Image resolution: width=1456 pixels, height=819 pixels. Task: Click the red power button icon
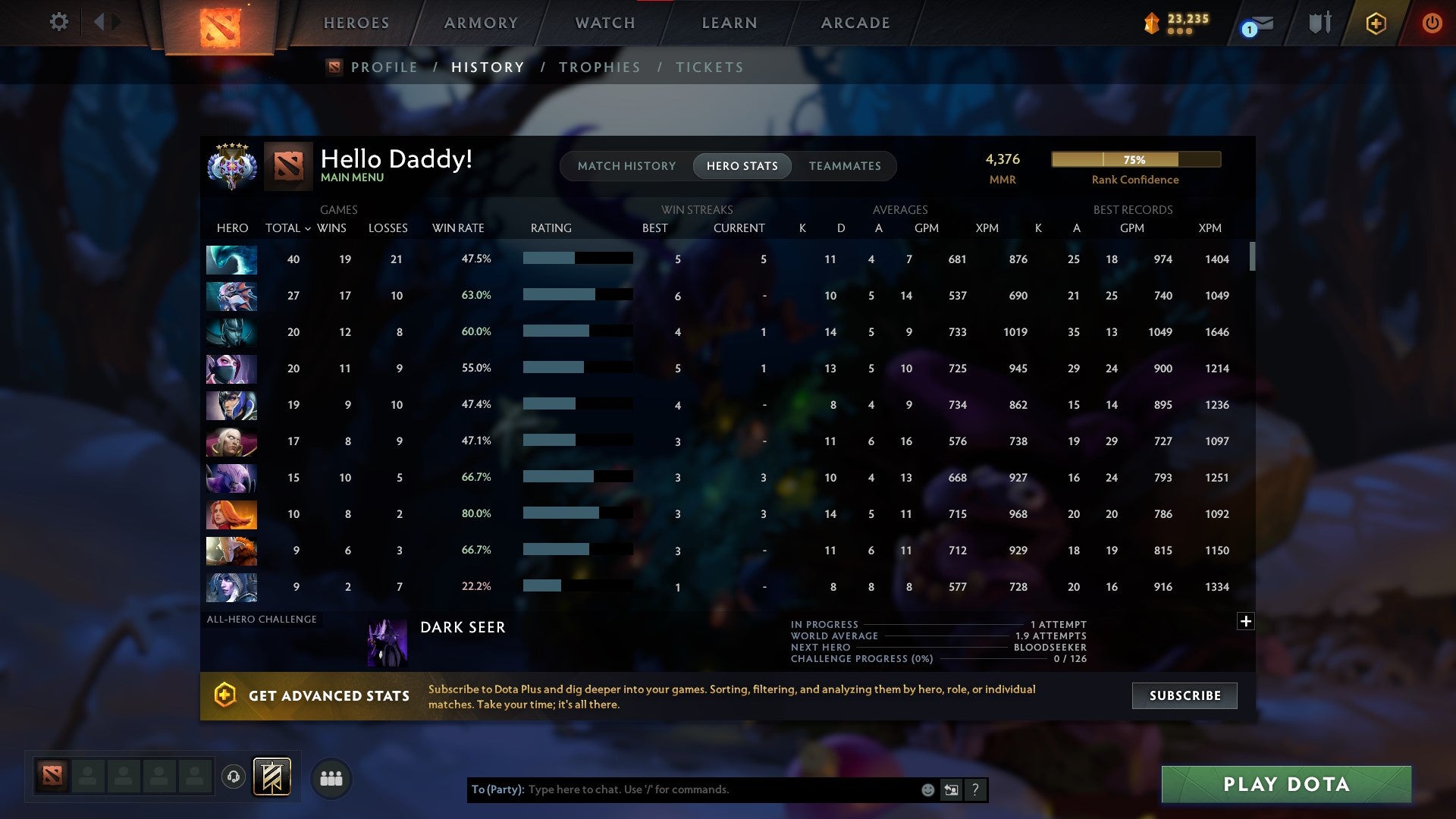(x=1432, y=24)
